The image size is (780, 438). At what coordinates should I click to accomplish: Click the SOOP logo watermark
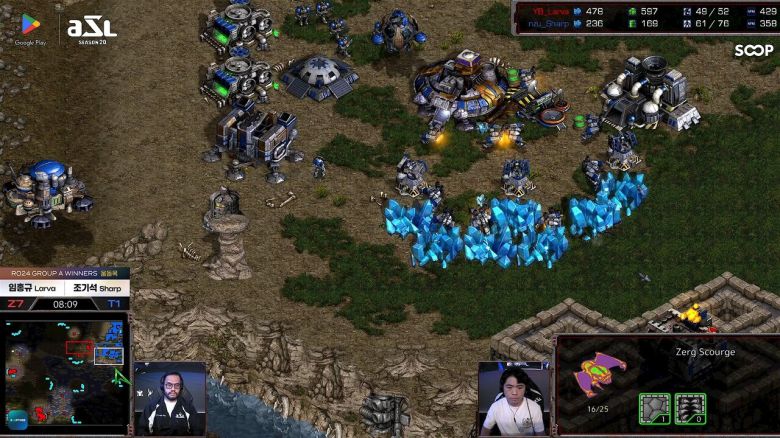753,50
